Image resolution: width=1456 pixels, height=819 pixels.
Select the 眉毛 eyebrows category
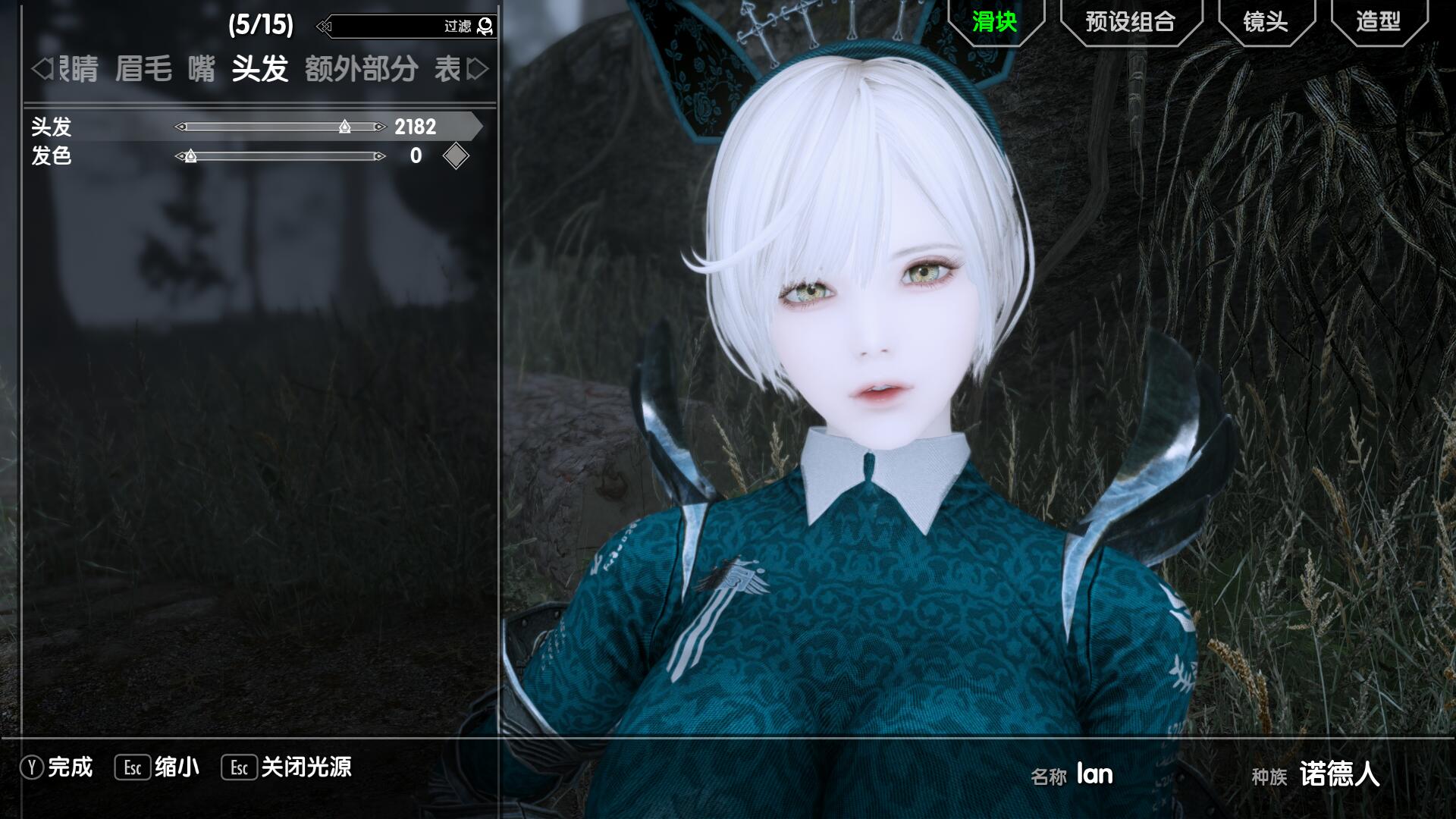(143, 70)
